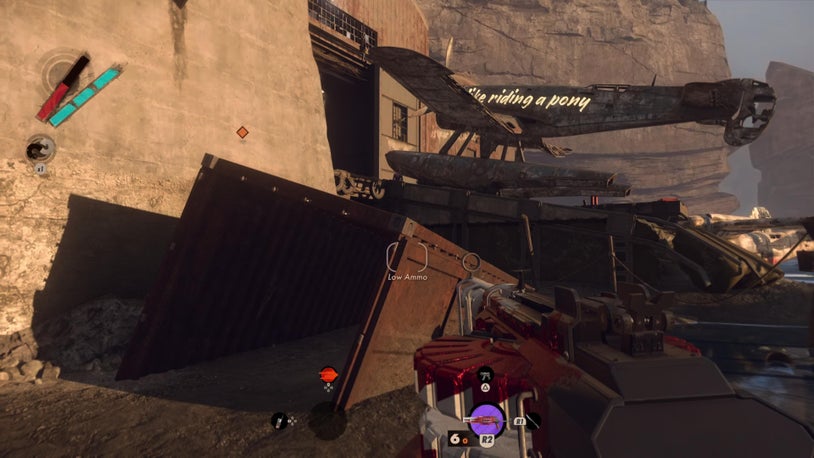Click the orange diamond objective marker
Viewport: 814px width, 458px height.
(x=242, y=132)
